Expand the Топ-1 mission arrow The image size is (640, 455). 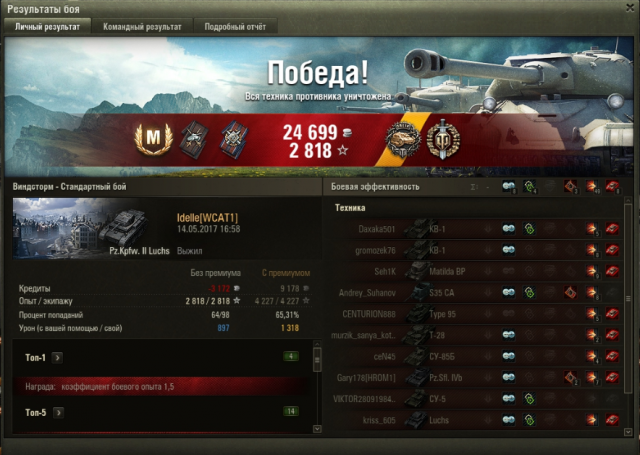point(58,355)
